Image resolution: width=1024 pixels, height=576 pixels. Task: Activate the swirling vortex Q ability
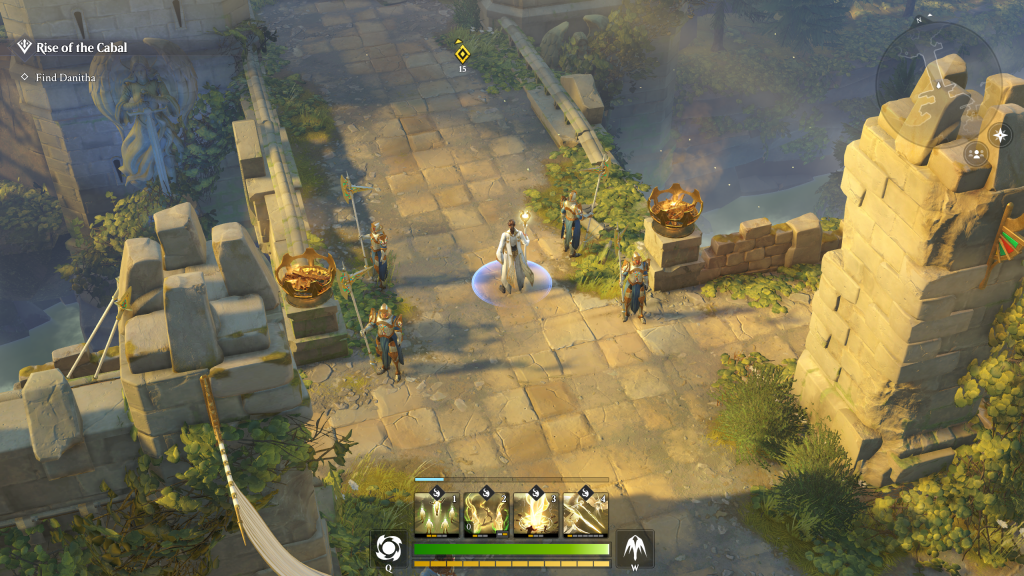390,549
